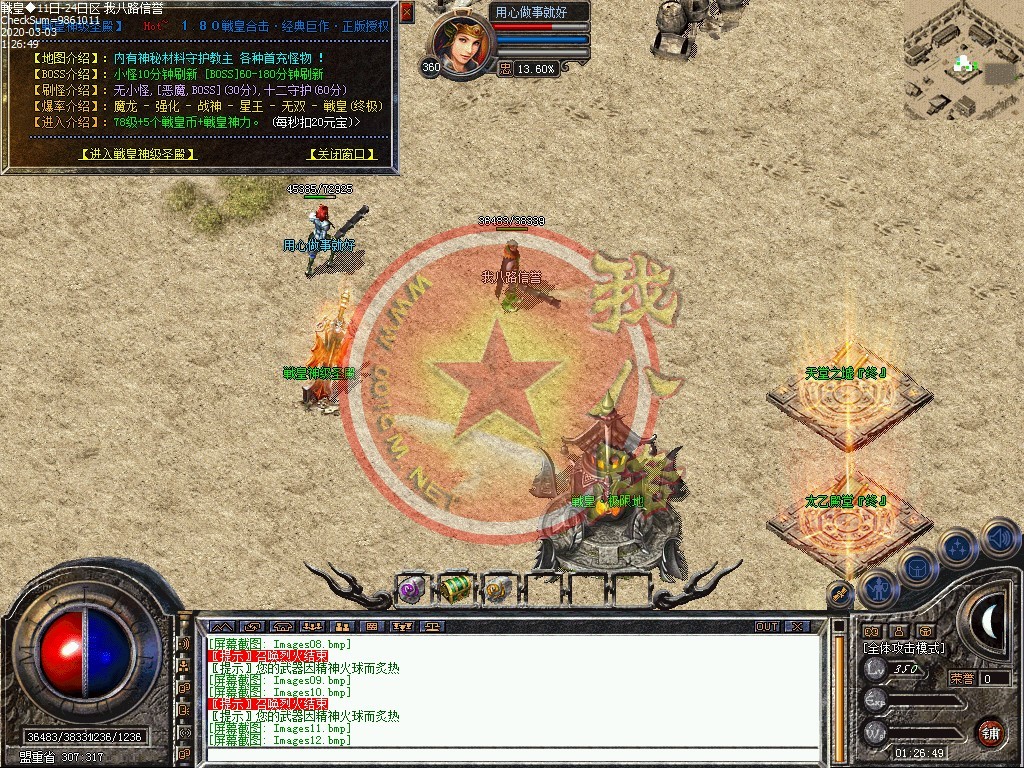This screenshot has height=768, width=1024.
Task: Enter the 戰皇神级圣殿 via the dialog link
Action: coord(138,154)
